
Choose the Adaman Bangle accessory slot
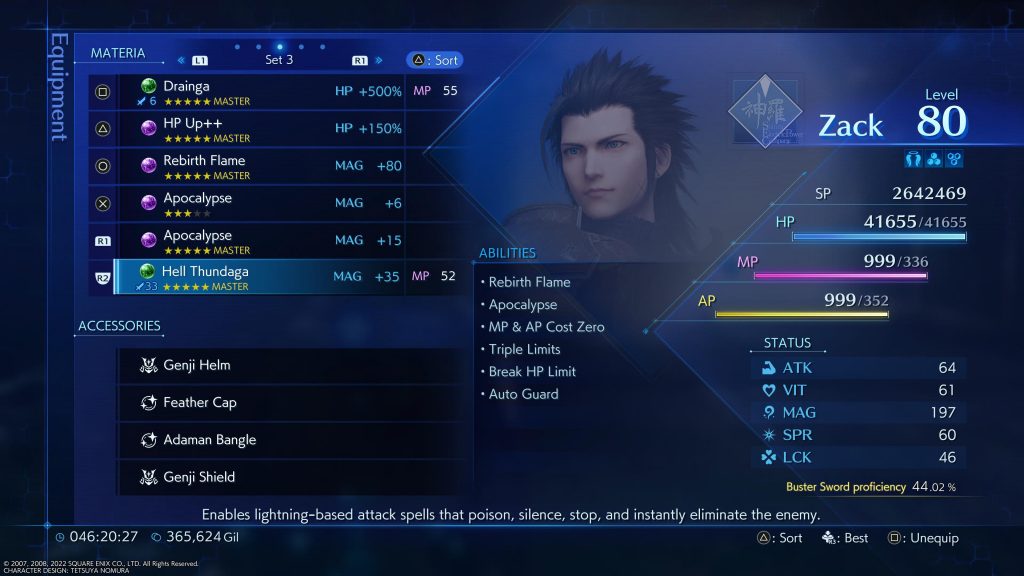click(290, 440)
